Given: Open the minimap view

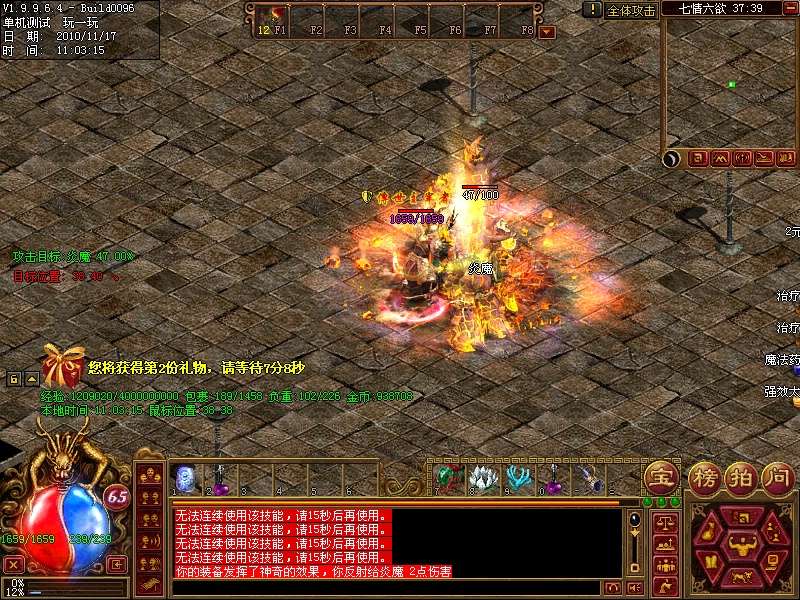Looking at the screenshot, I should [x=728, y=86].
